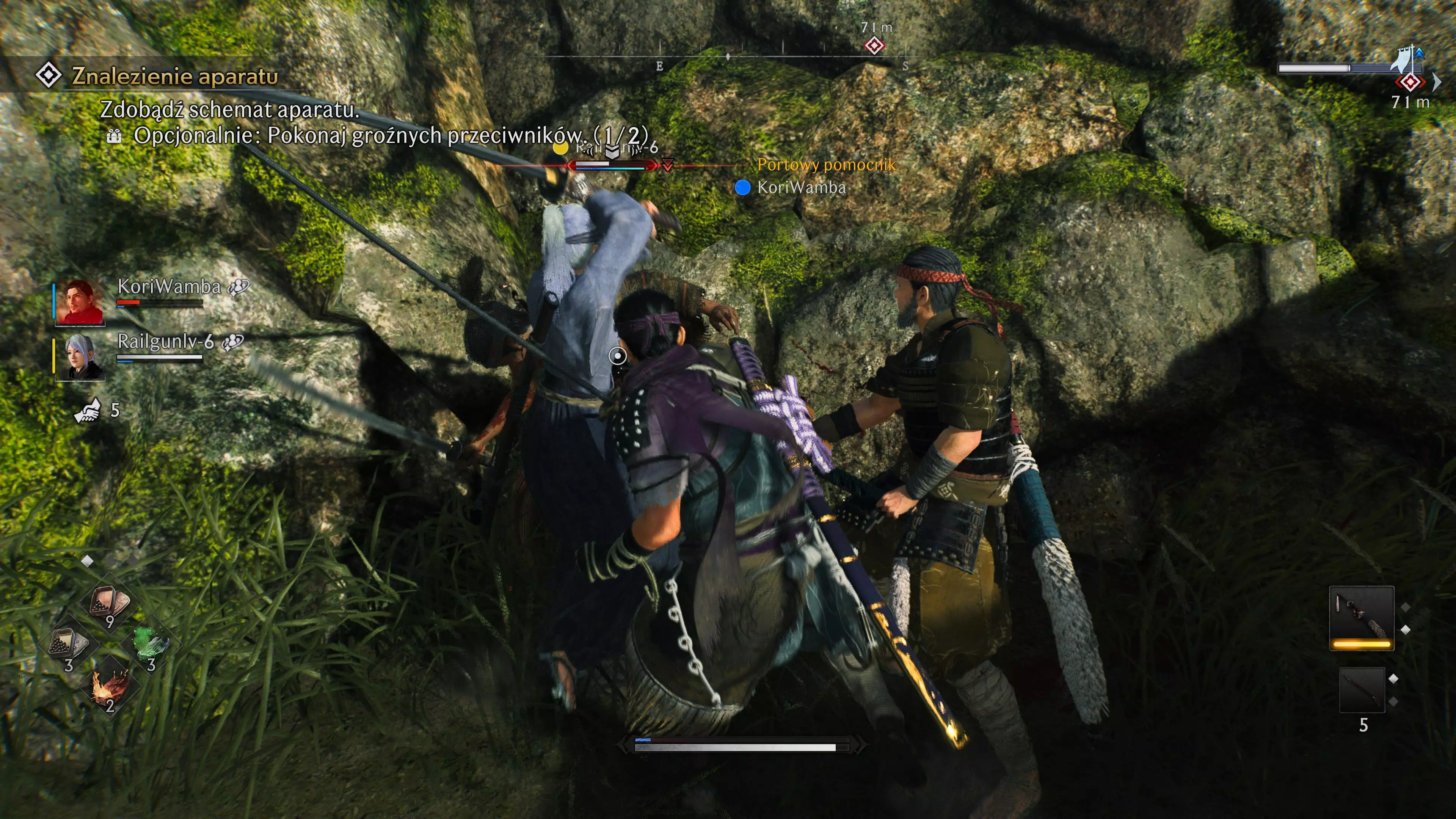The width and height of the screenshot is (1456, 819).
Task: Select the copper pill tin with 9 pills
Action: (110, 603)
